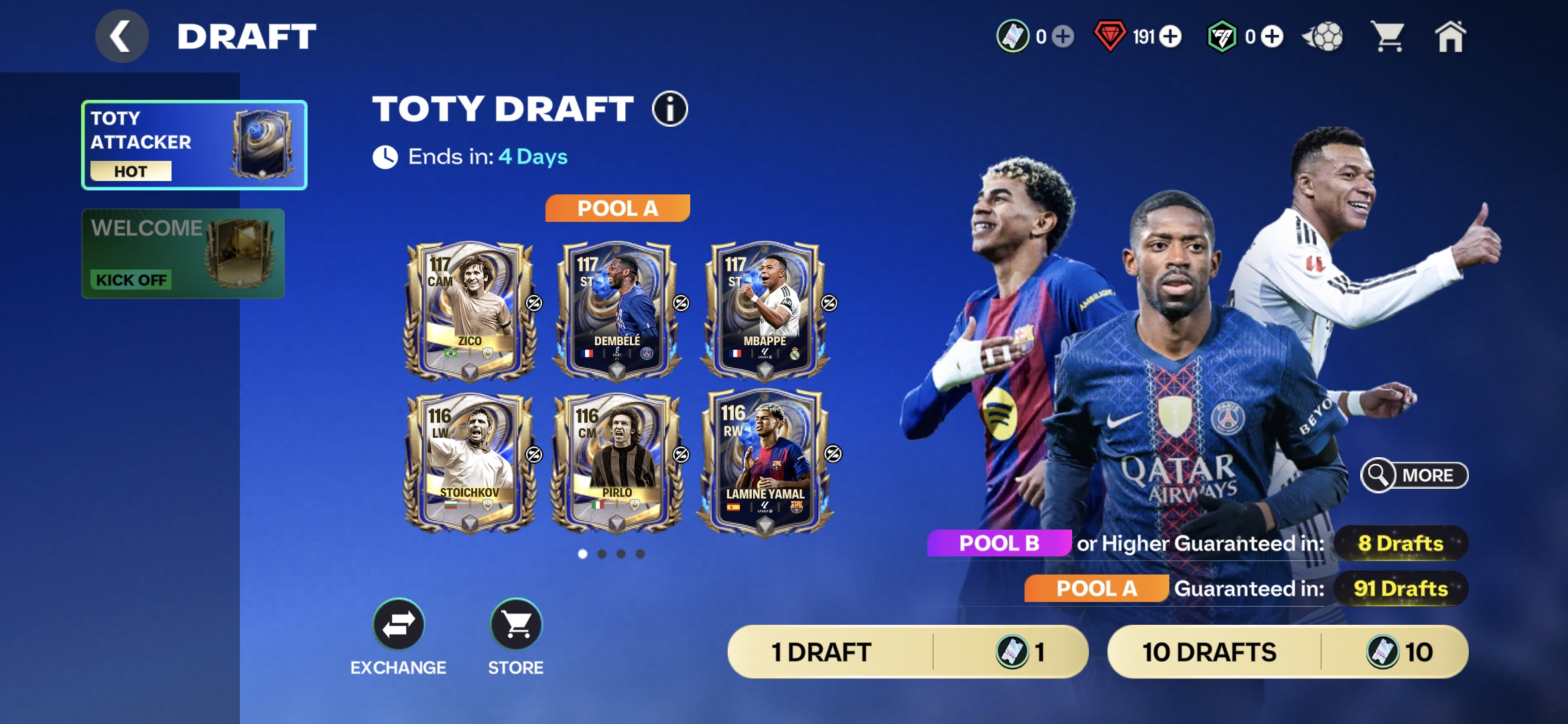Inspect the Dembélé 117 ST card

pos(617,311)
